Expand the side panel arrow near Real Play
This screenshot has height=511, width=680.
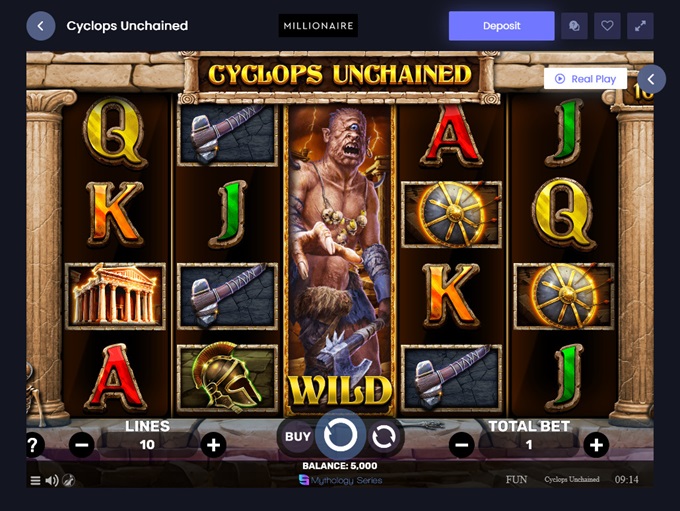click(651, 79)
